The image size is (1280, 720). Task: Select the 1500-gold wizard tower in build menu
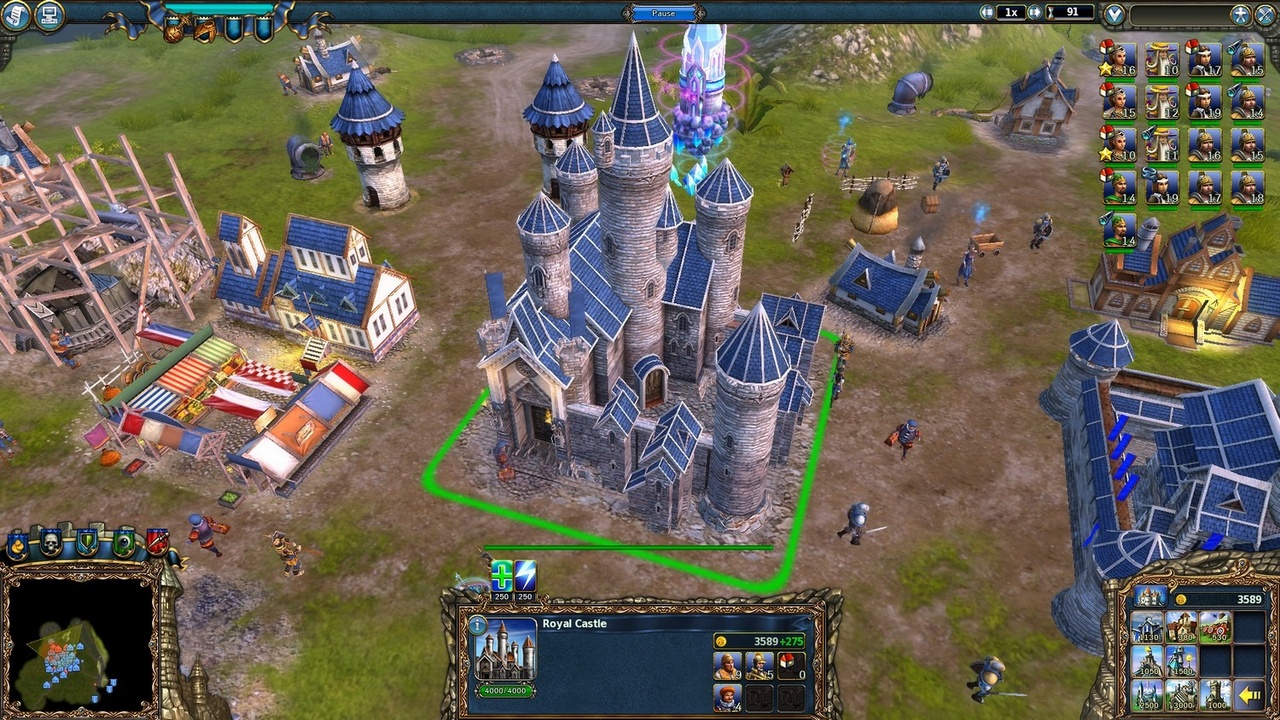pyautogui.click(x=1182, y=660)
